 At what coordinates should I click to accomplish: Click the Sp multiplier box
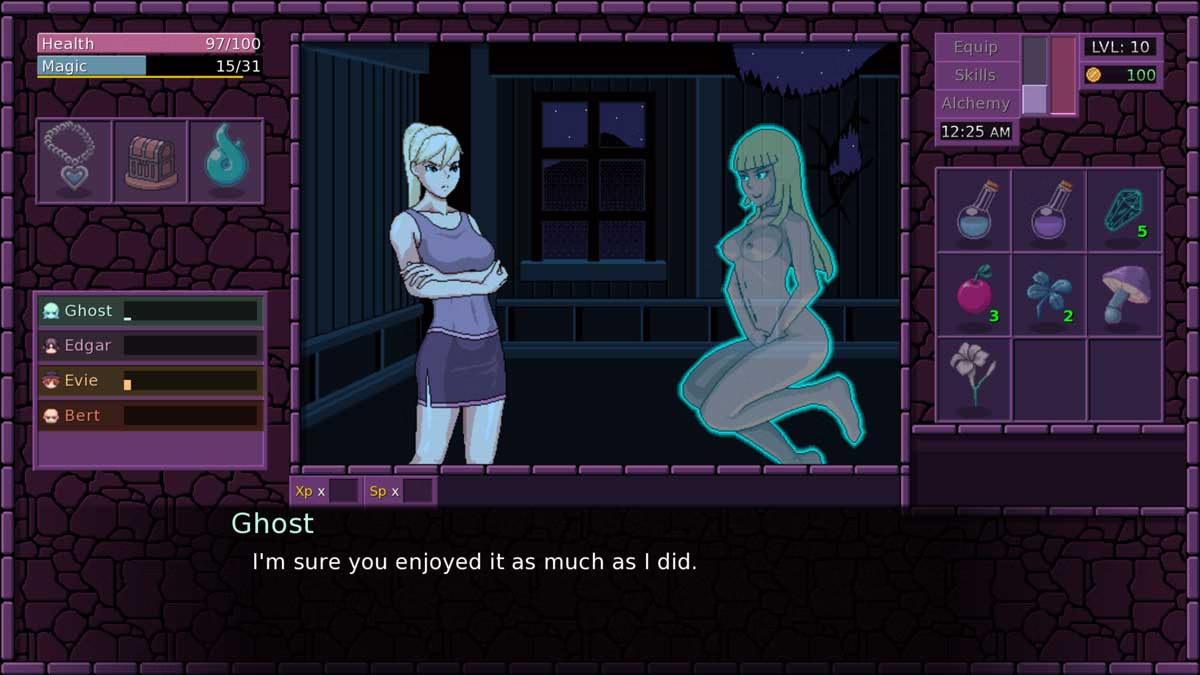(x=417, y=491)
